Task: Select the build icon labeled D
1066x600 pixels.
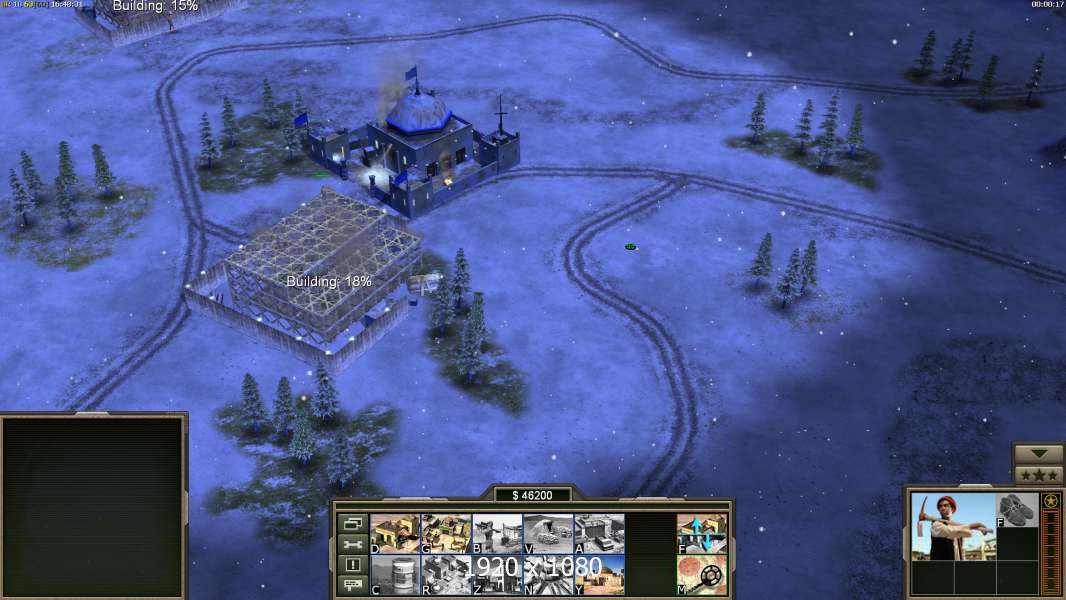Action: coord(395,533)
